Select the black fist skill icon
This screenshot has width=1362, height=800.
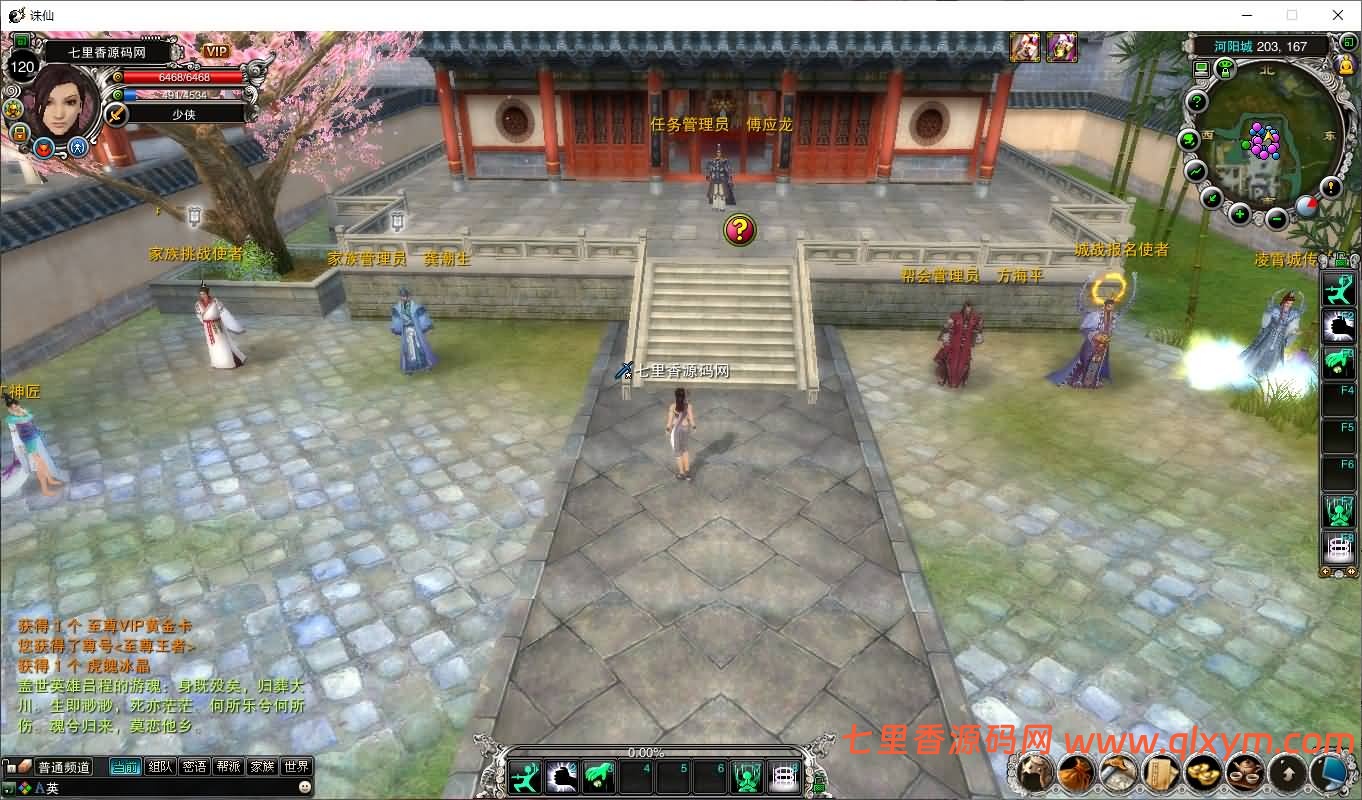tap(562, 777)
